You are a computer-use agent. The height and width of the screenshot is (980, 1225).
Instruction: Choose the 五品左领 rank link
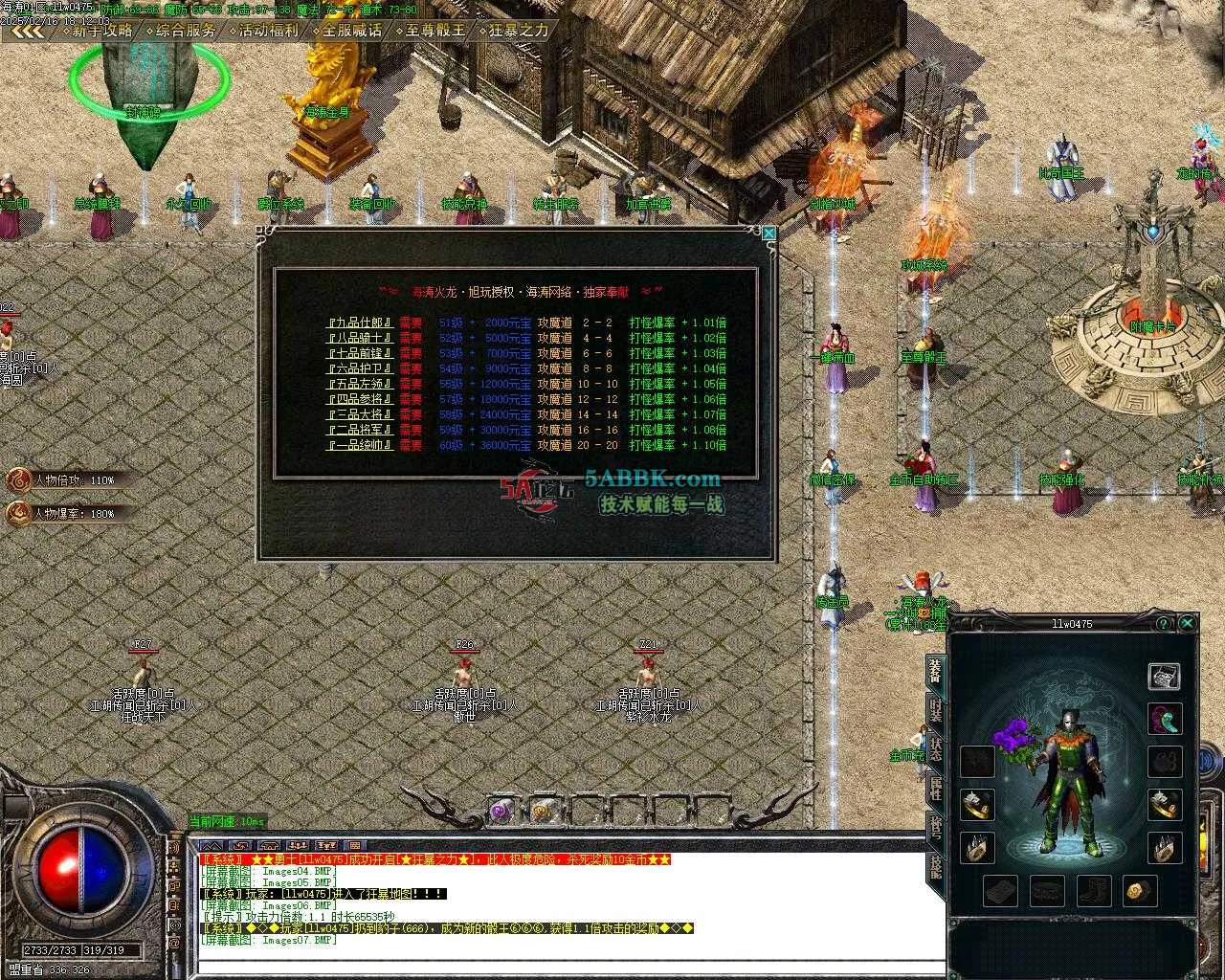click(x=360, y=384)
